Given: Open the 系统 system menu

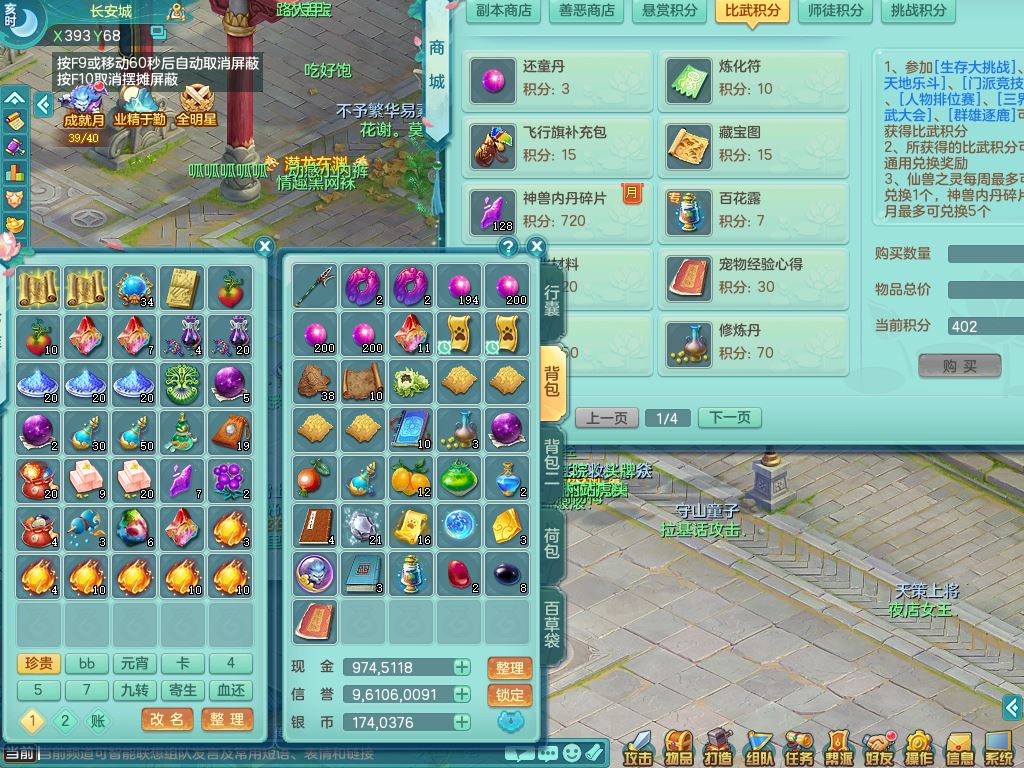Looking at the screenshot, I should (x=998, y=748).
